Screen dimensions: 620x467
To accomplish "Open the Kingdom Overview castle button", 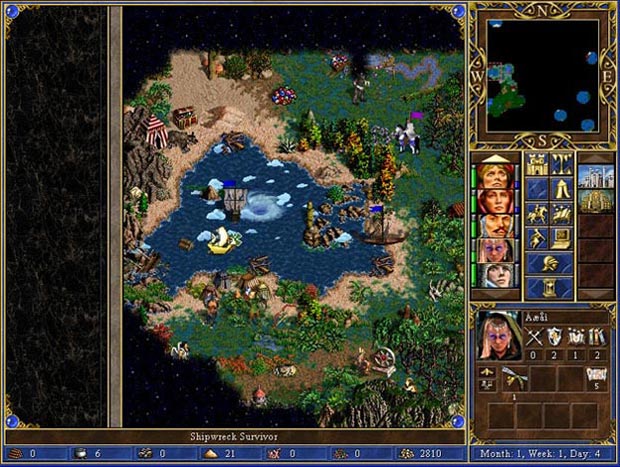I will pos(537,165).
